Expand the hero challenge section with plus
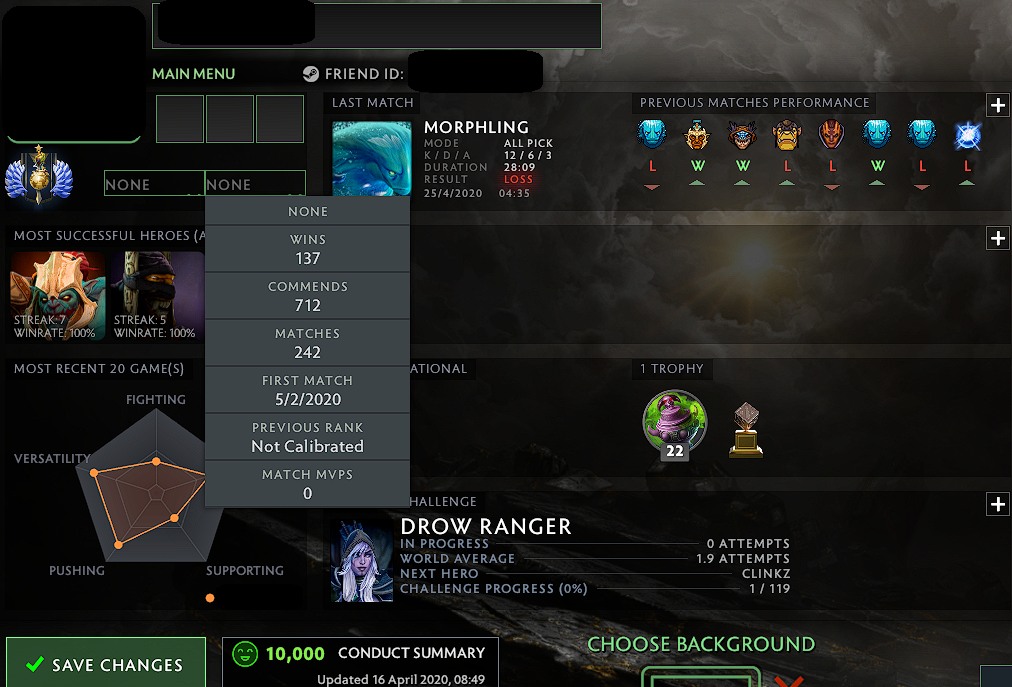 [x=997, y=504]
